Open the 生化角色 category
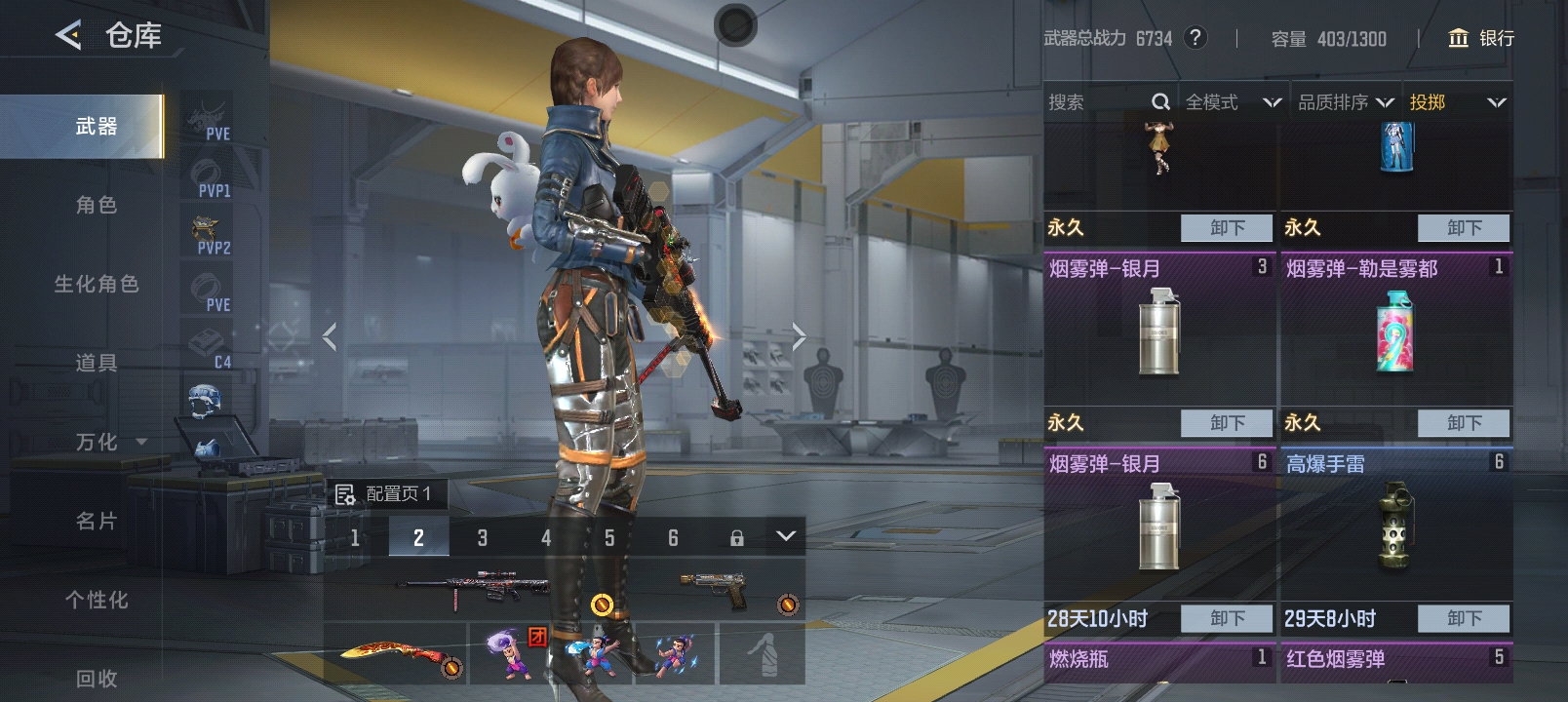 click(x=97, y=284)
